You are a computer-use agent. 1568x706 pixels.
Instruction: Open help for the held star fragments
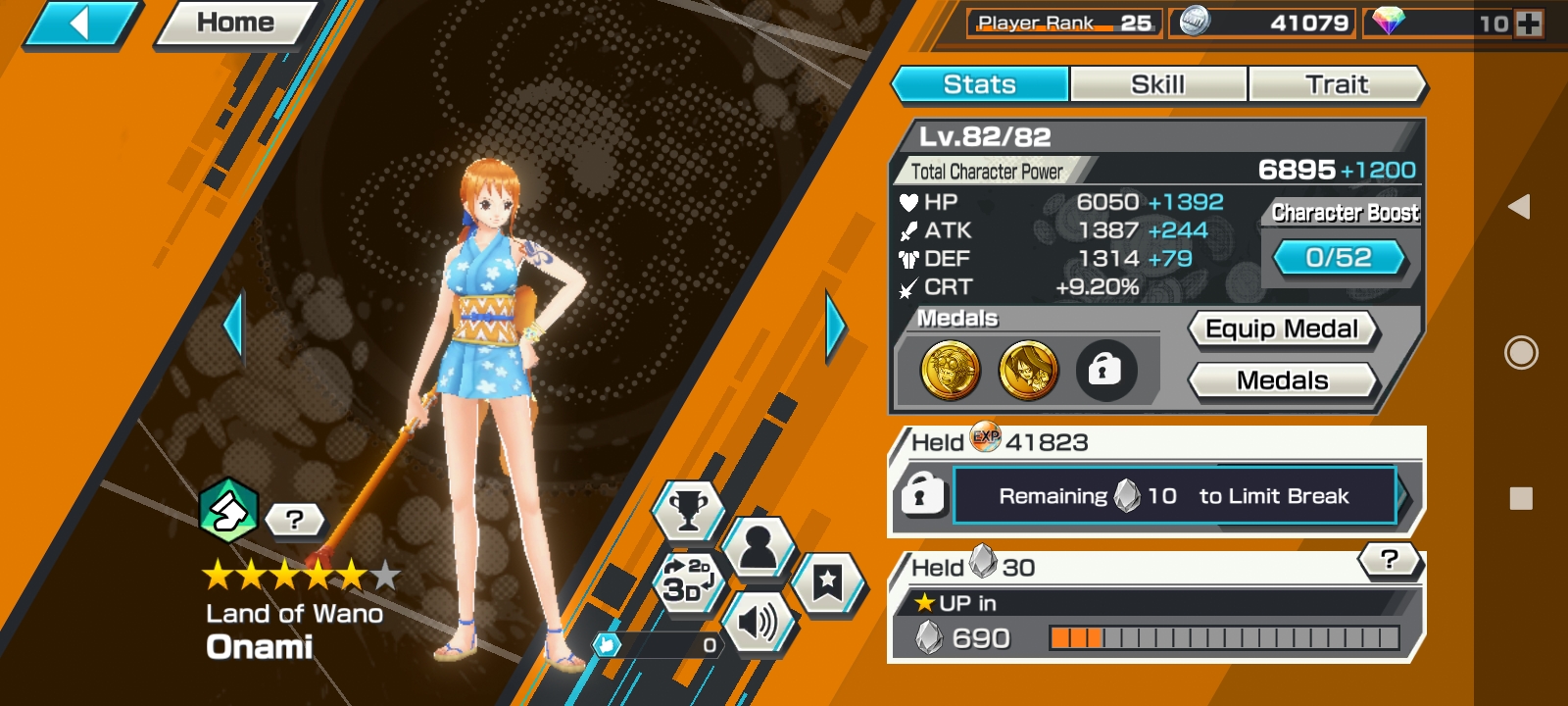[1389, 560]
